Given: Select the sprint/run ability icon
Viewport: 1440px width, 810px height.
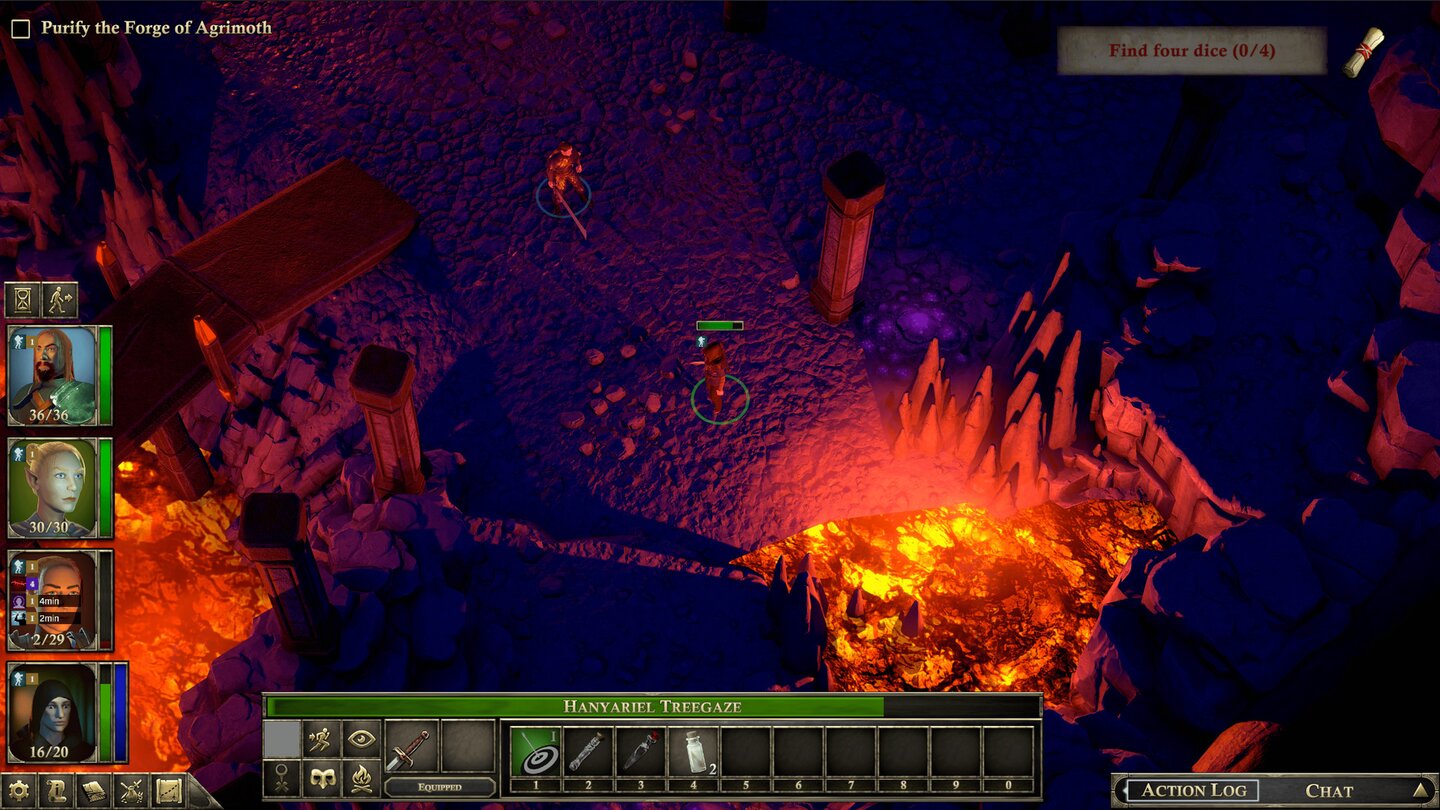Looking at the screenshot, I should point(321,740).
